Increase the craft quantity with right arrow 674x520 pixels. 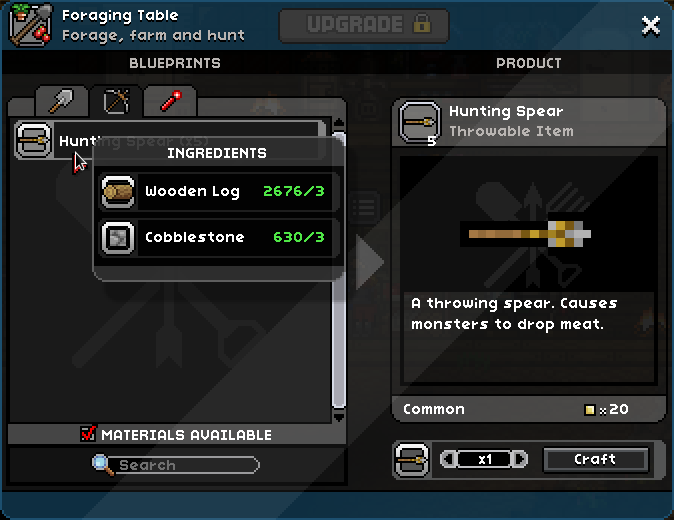[x=520, y=459]
